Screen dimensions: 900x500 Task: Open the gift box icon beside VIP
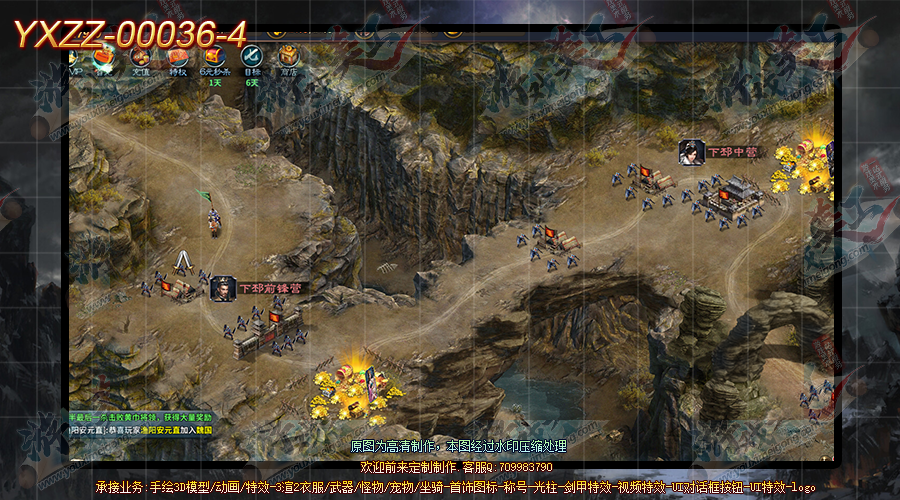click(104, 58)
